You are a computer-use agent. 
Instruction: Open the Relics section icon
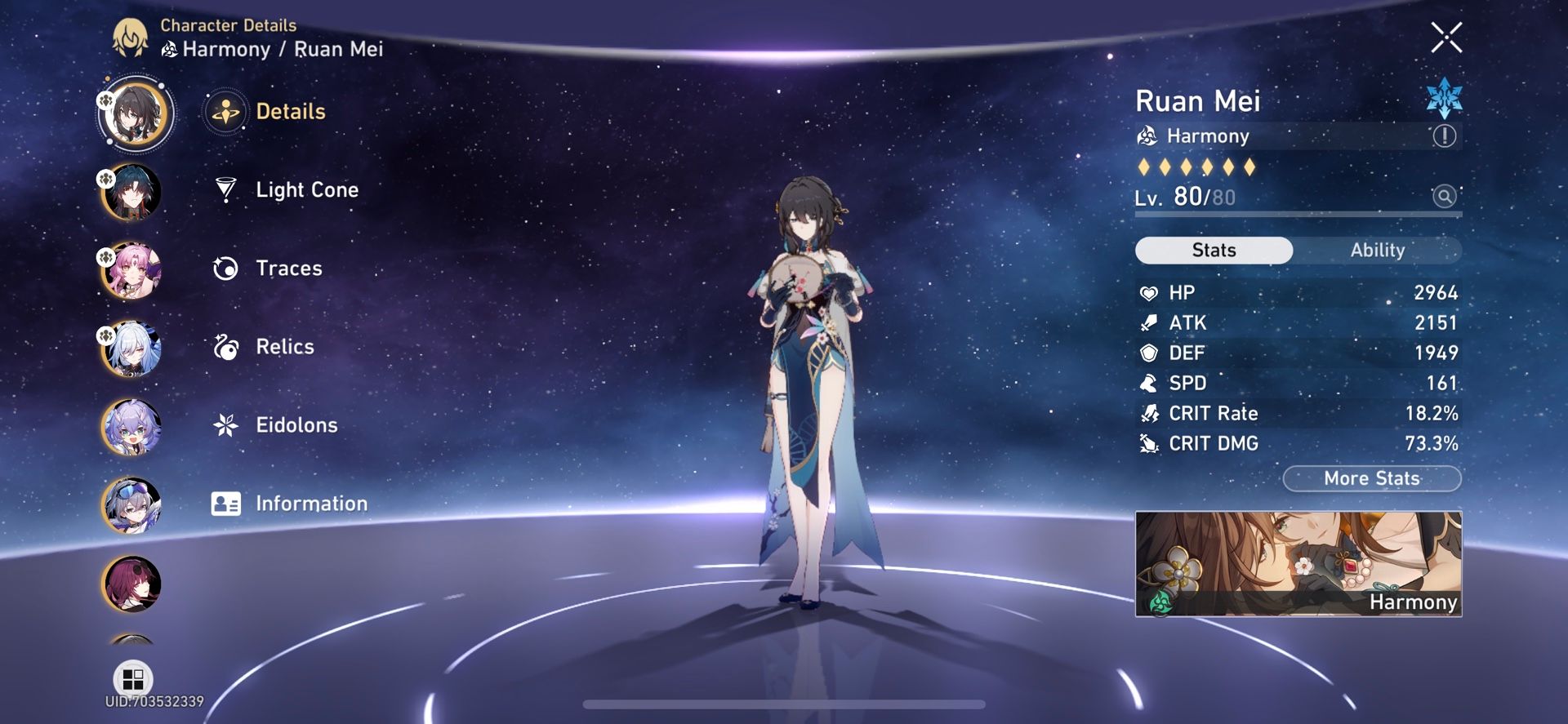pos(225,346)
